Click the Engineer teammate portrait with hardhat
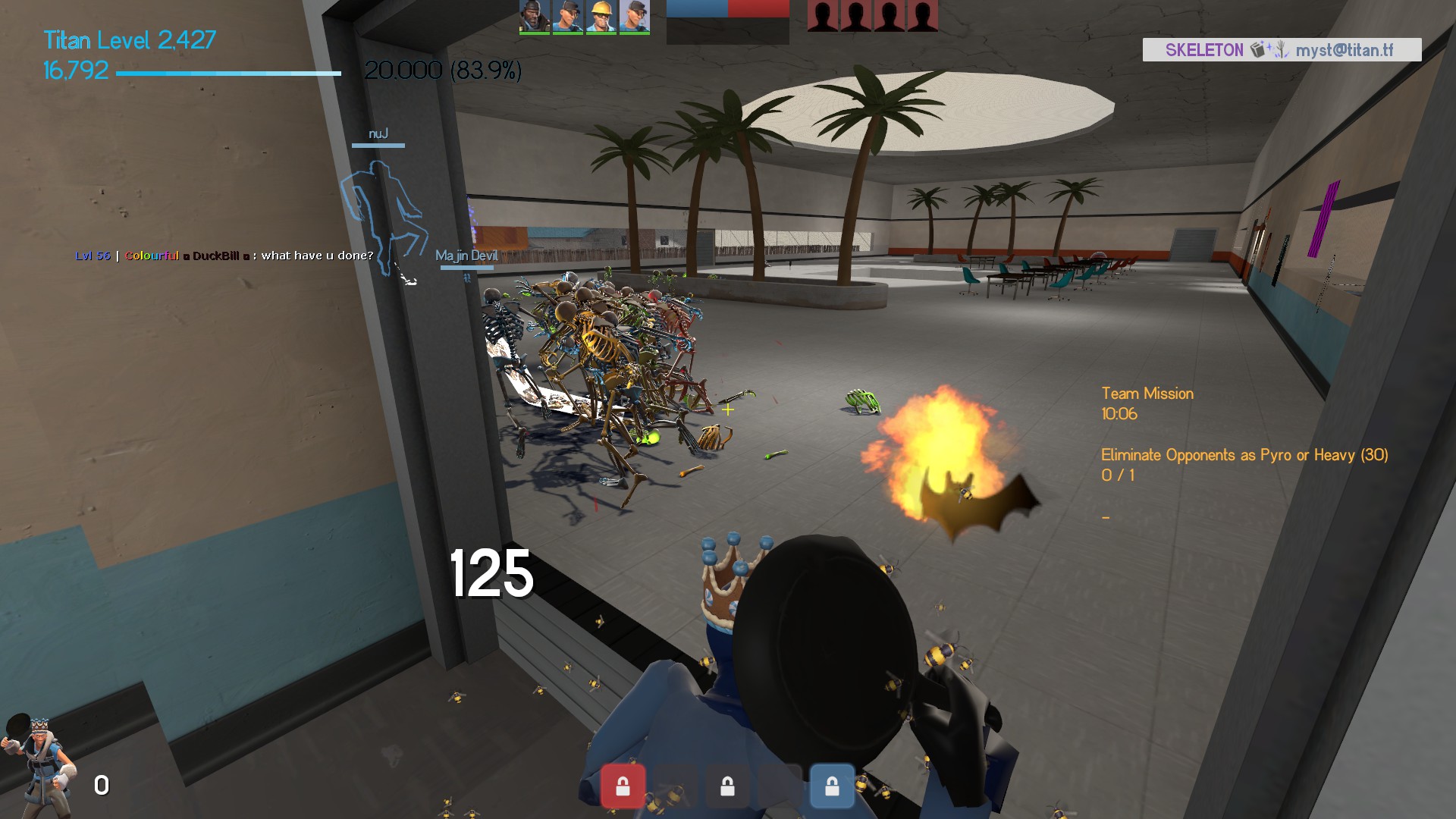 click(x=601, y=17)
